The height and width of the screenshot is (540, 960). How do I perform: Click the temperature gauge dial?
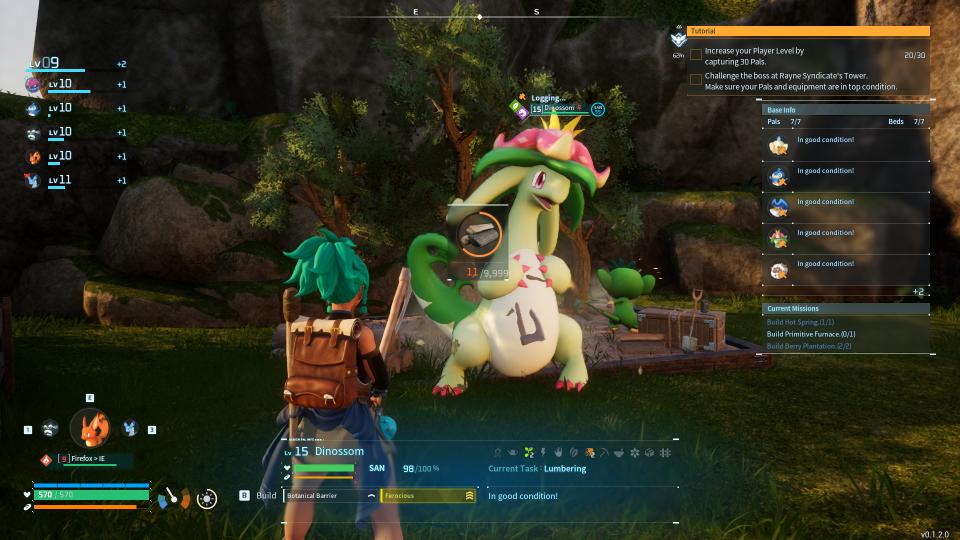coord(170,497)
